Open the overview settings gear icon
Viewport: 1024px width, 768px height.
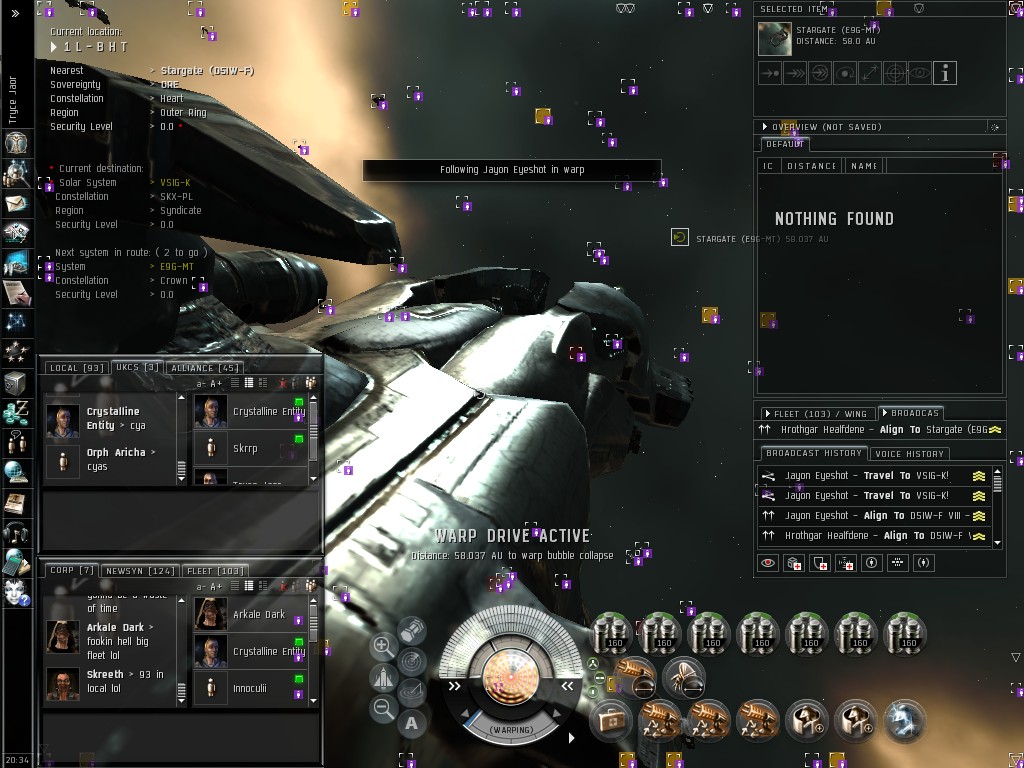pyautogui.click(x=994, y=128)
